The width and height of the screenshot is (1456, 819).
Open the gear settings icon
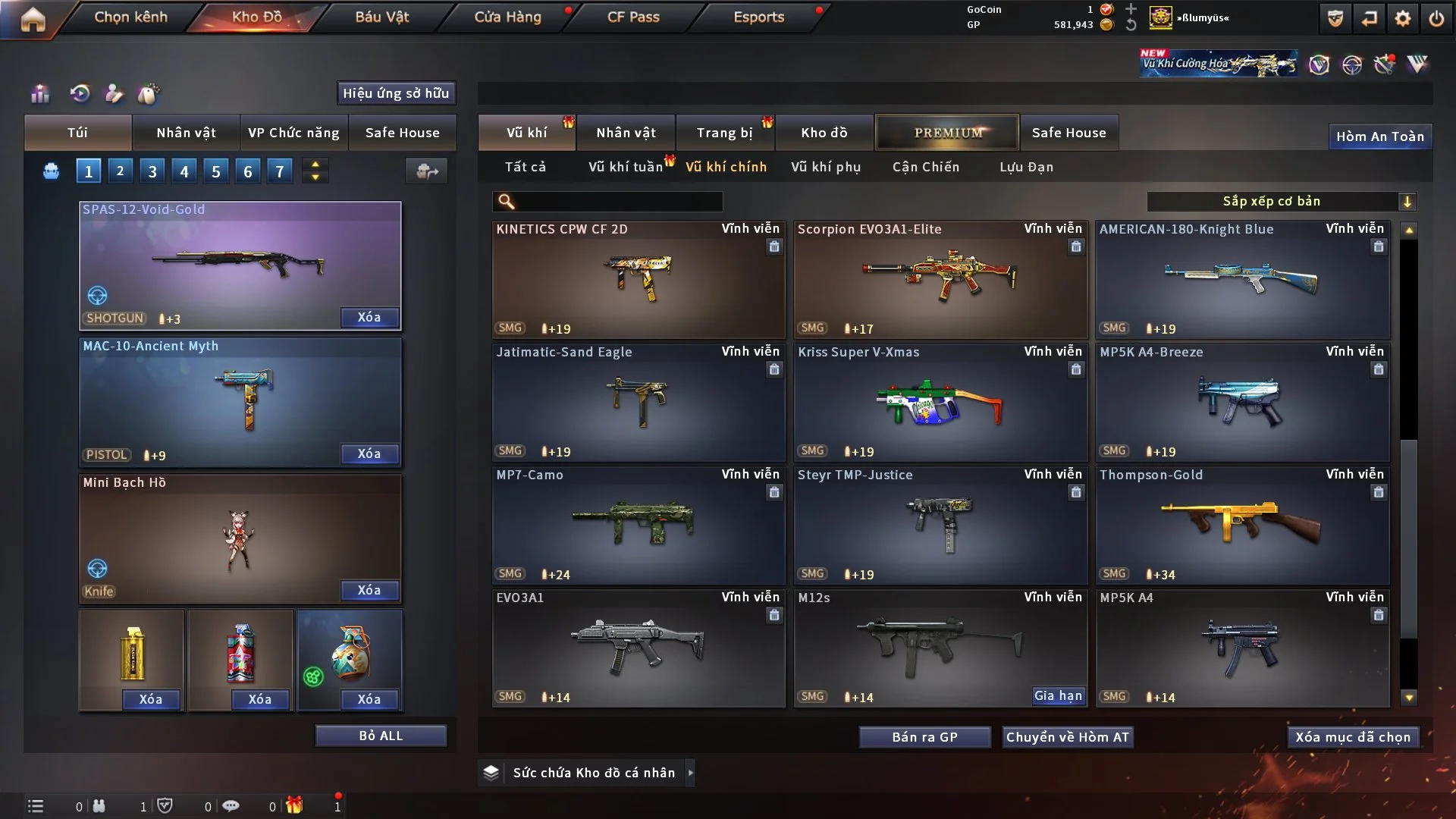[1403, 18]
